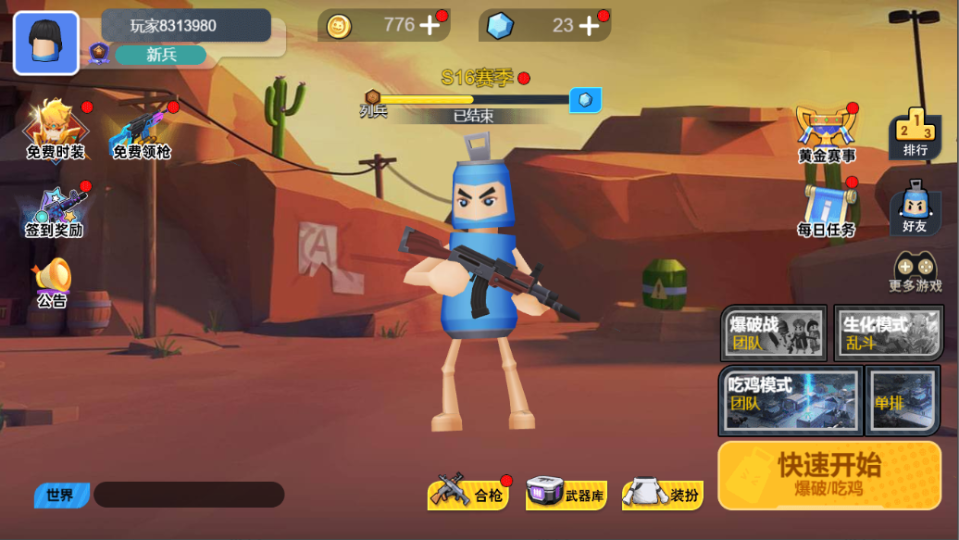Add more gold coins with plus button
The width and height of the screenshot is (959, 540).
pos(430,26)
